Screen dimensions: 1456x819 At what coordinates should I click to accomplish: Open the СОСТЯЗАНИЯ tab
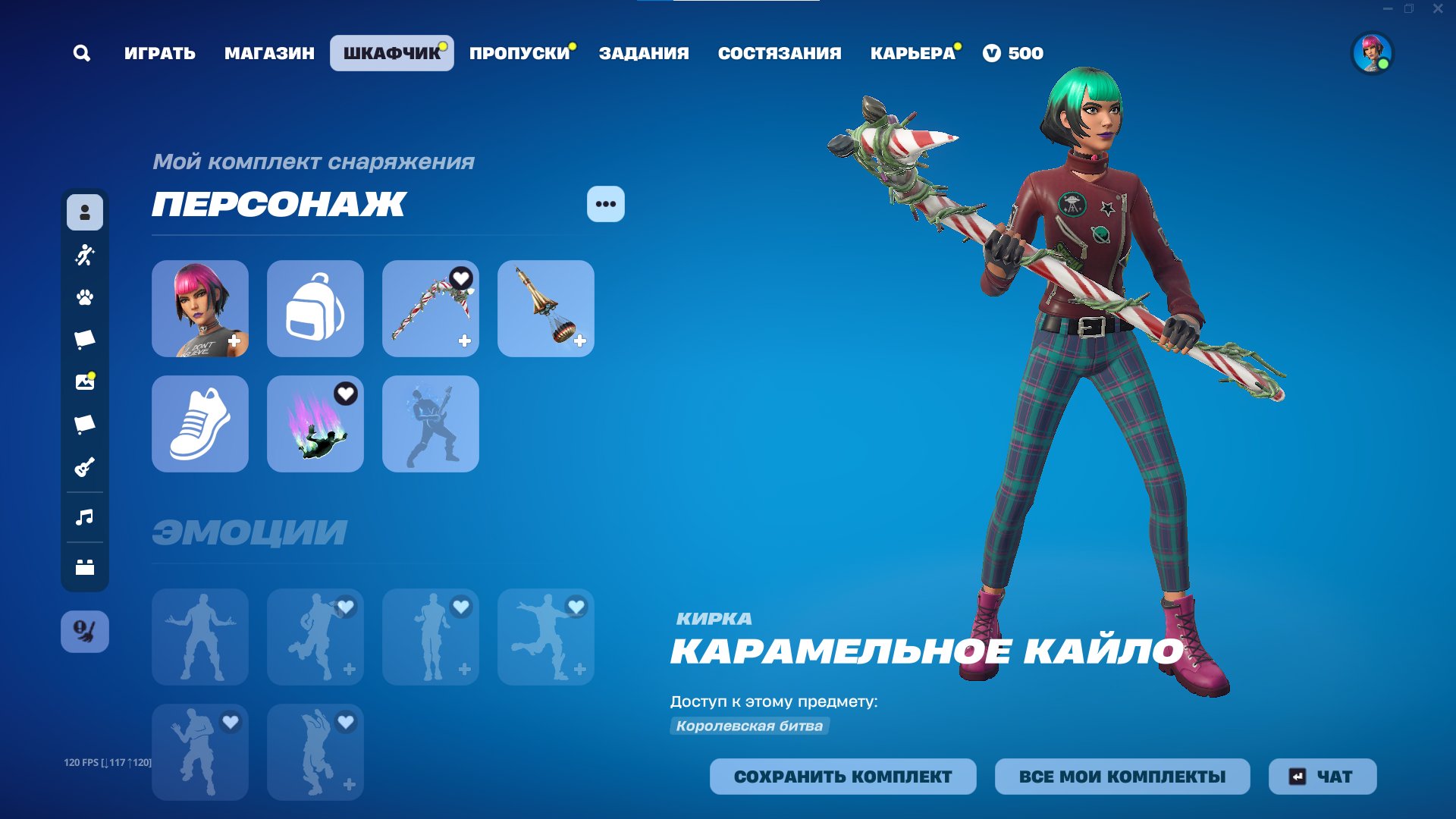pos(780,53)
